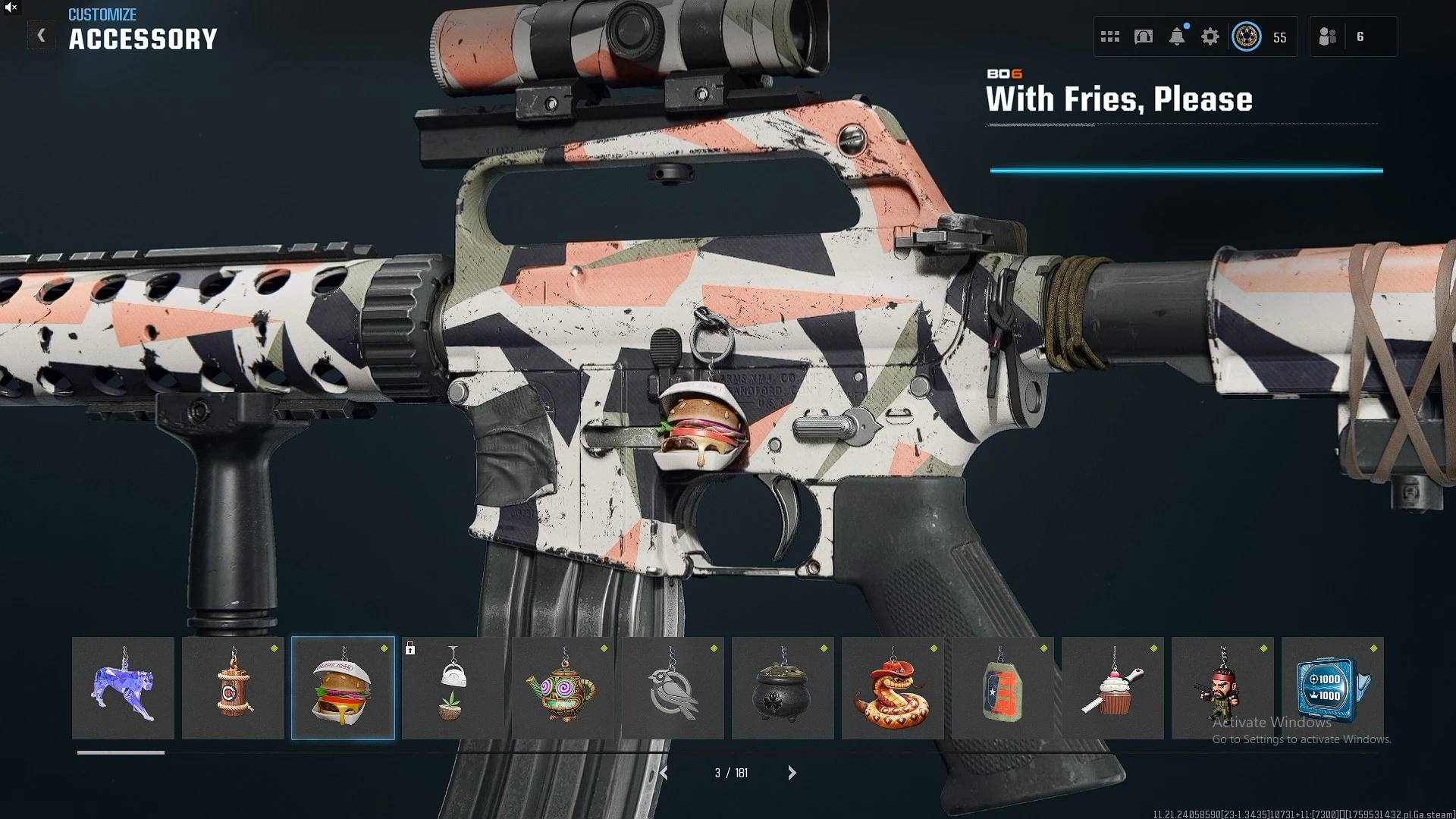Select the purple crystal panther charm
The image size is (1456, 819).
click(x=123, y=688)
